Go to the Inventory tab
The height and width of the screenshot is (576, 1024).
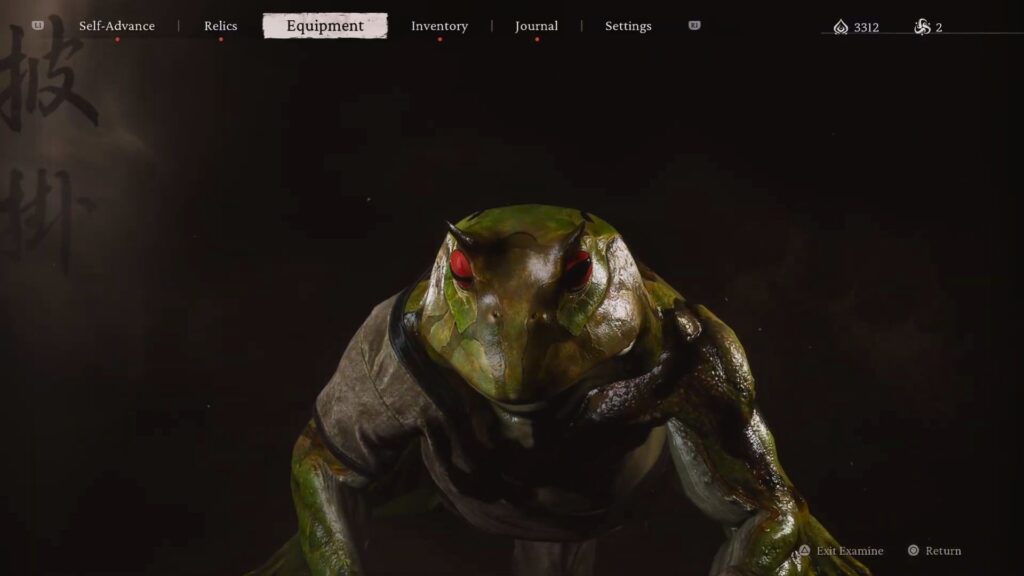(439, 26)
